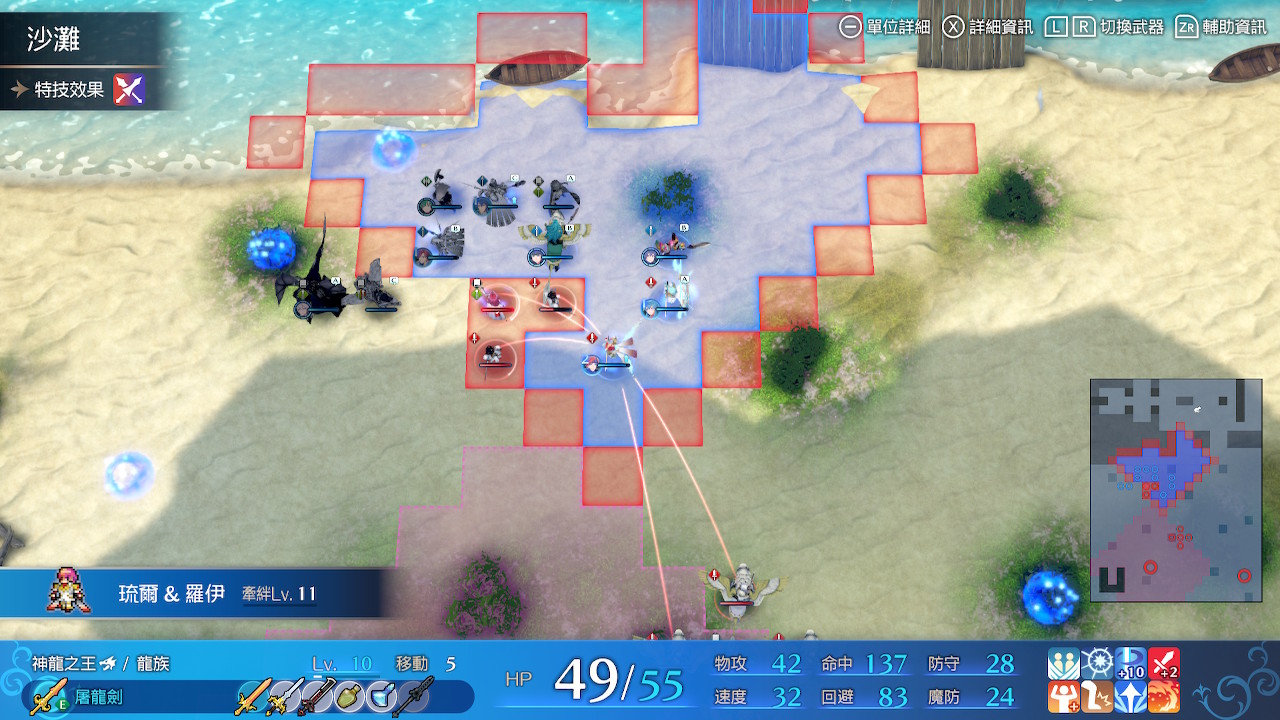The width and height of the screenshot is (1280, 720).
Task: Select the silver-bladed sword inventory slot
Action: point(284,696)
